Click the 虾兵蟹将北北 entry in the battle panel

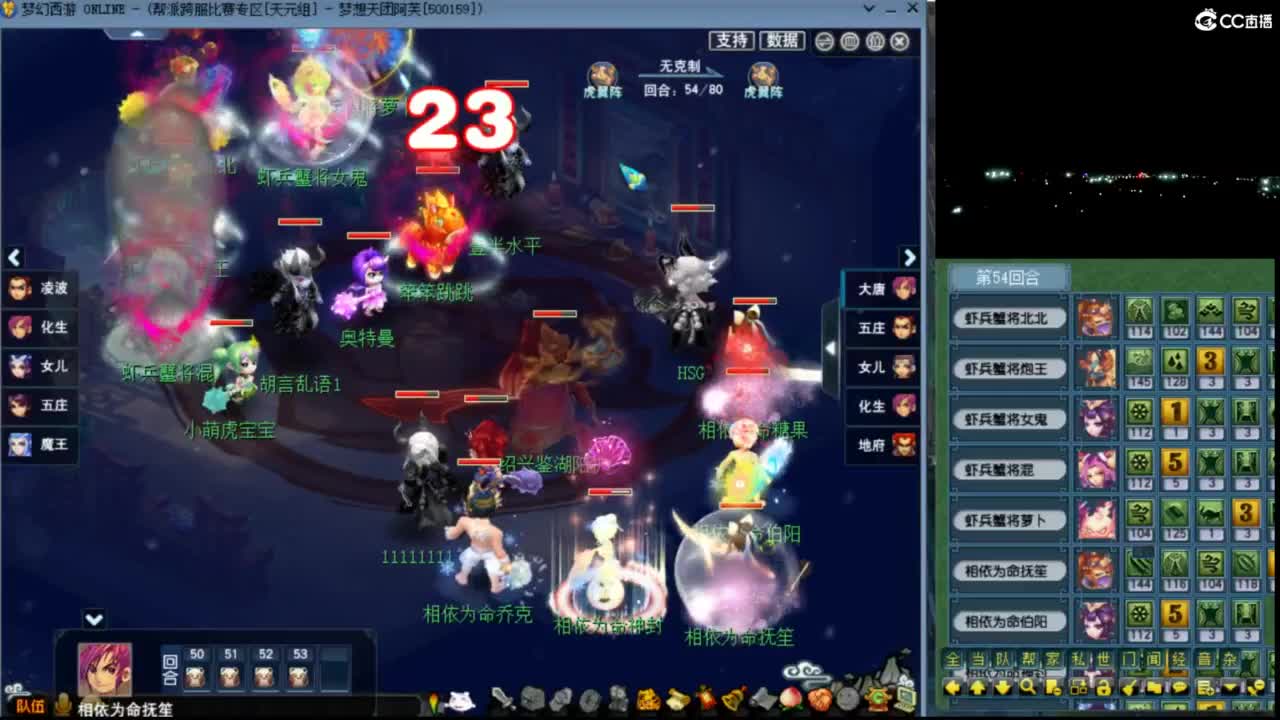click(x=1008, y=318)
